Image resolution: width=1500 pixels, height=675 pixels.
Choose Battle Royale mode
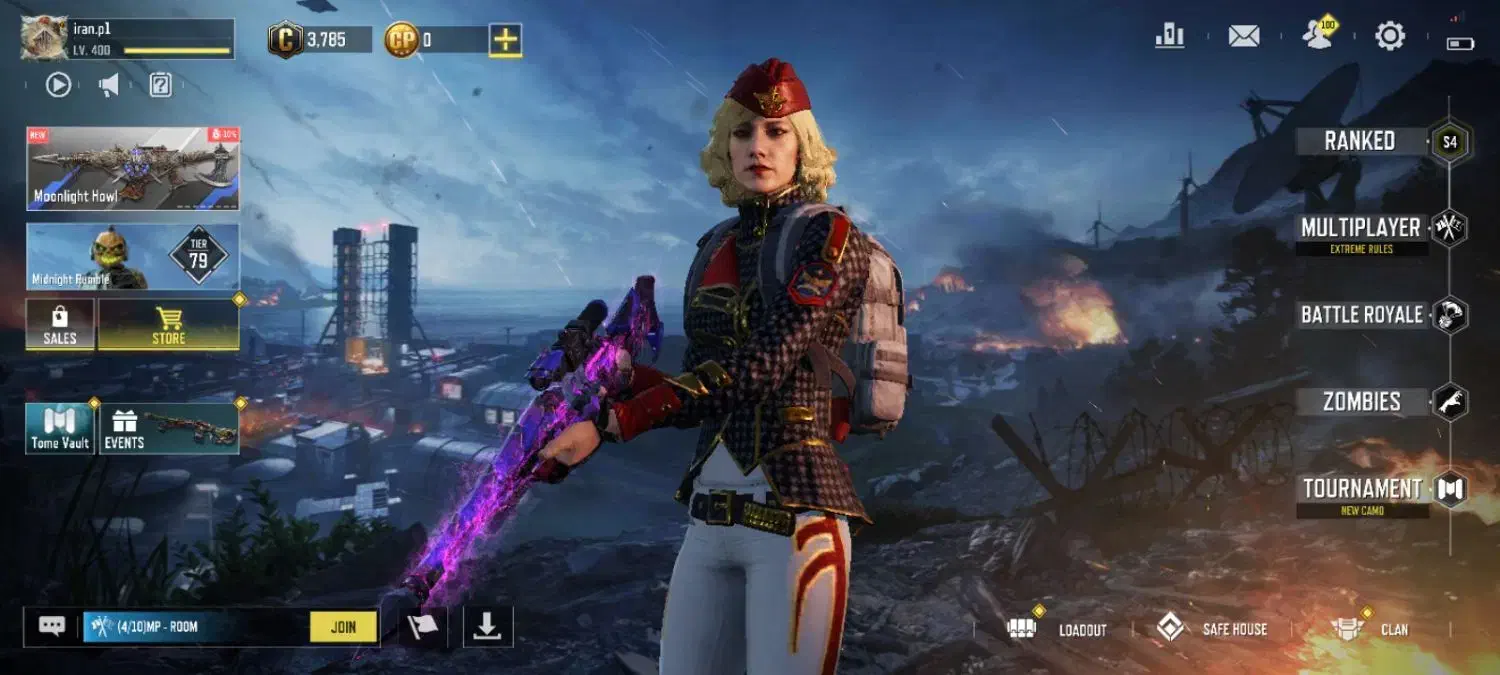(1361, 315)
